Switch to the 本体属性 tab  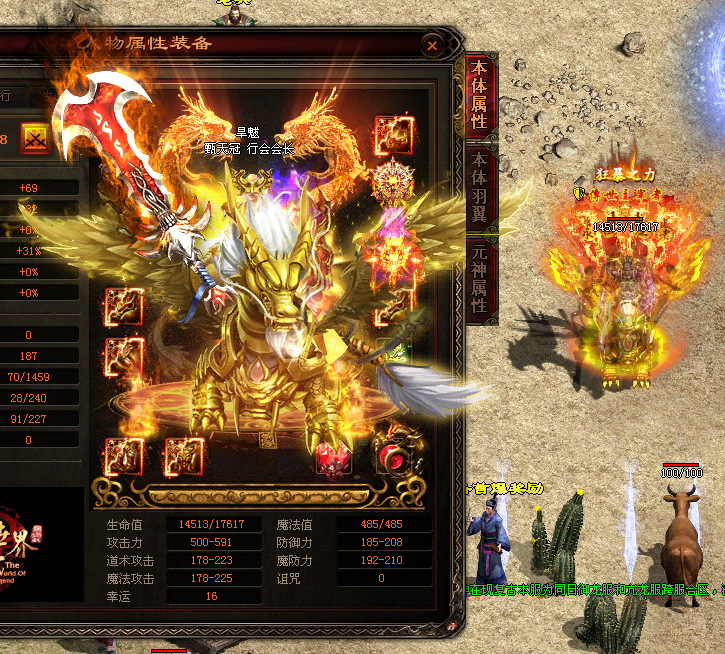480,96
